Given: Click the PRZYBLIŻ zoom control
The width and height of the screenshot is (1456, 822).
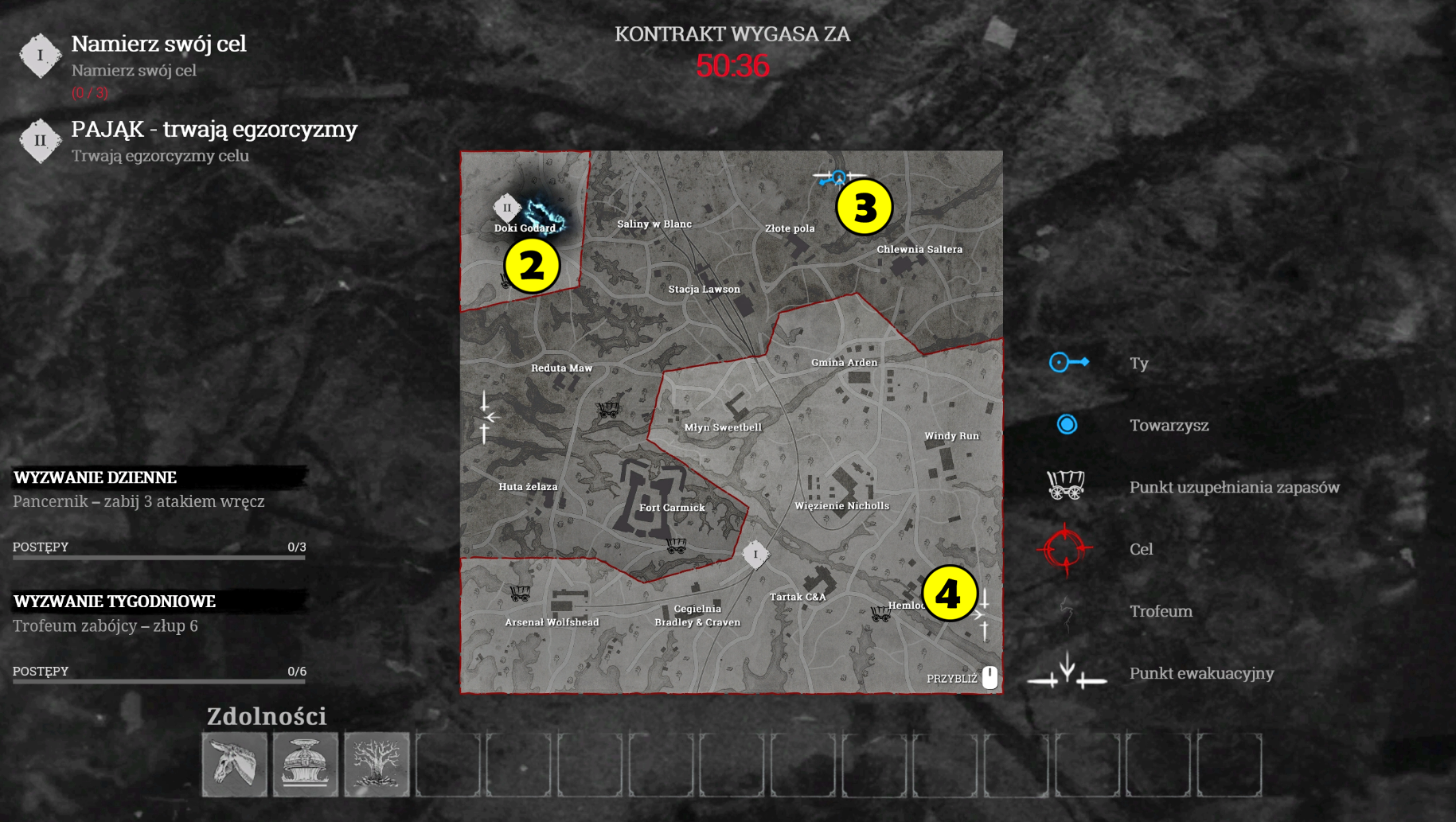Looking at the screenshot, I should (953, 678).
